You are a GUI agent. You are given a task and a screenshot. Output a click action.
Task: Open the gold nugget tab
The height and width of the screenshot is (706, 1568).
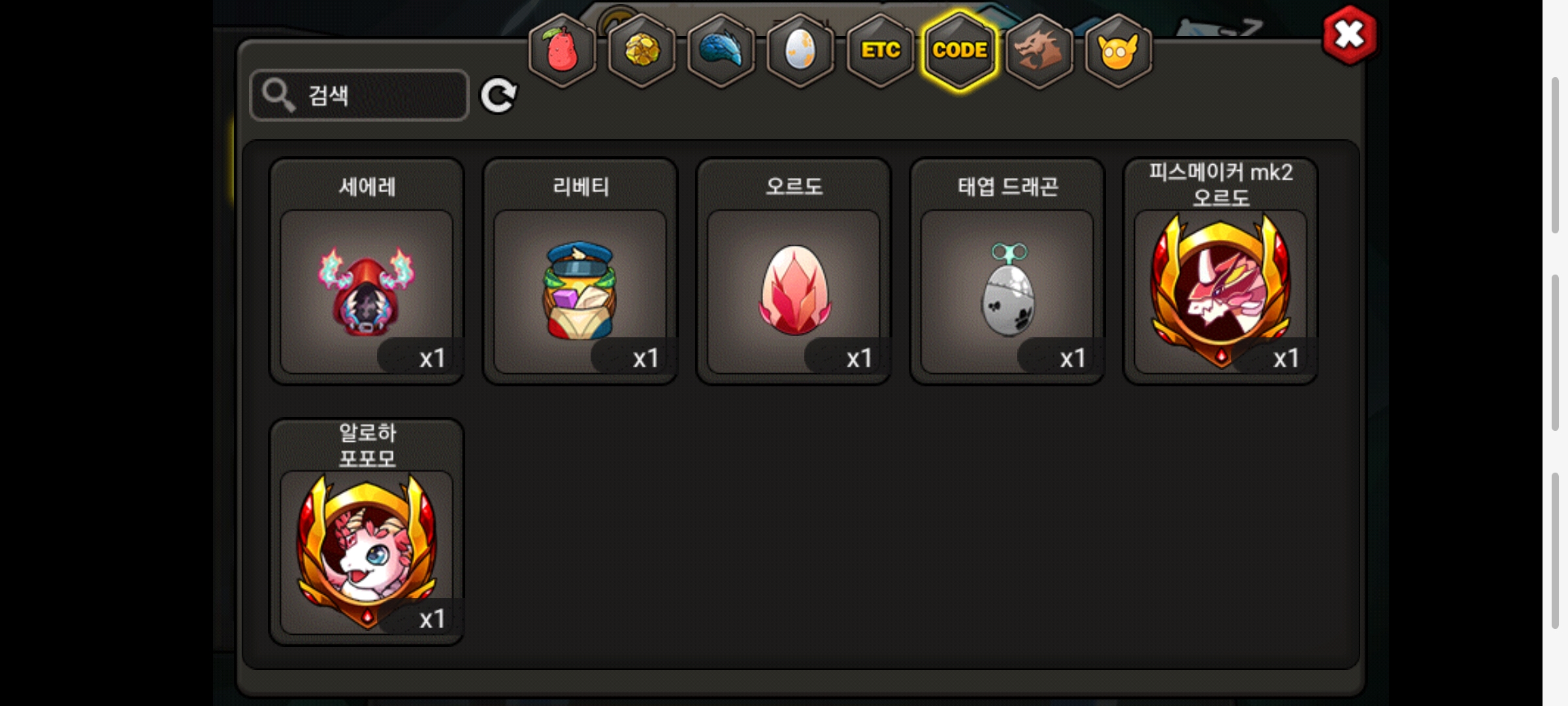coord(642,51)
